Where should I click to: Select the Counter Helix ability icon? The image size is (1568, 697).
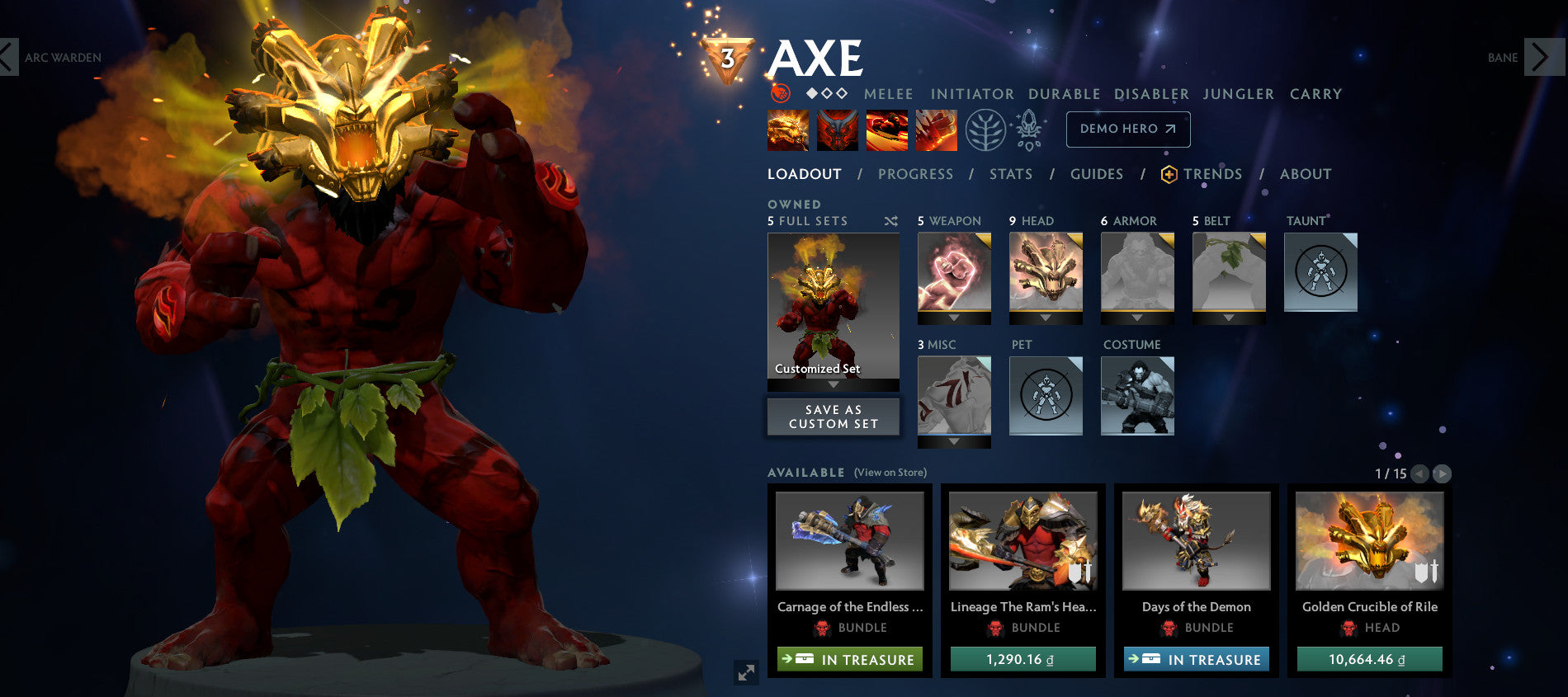[887, 131]
